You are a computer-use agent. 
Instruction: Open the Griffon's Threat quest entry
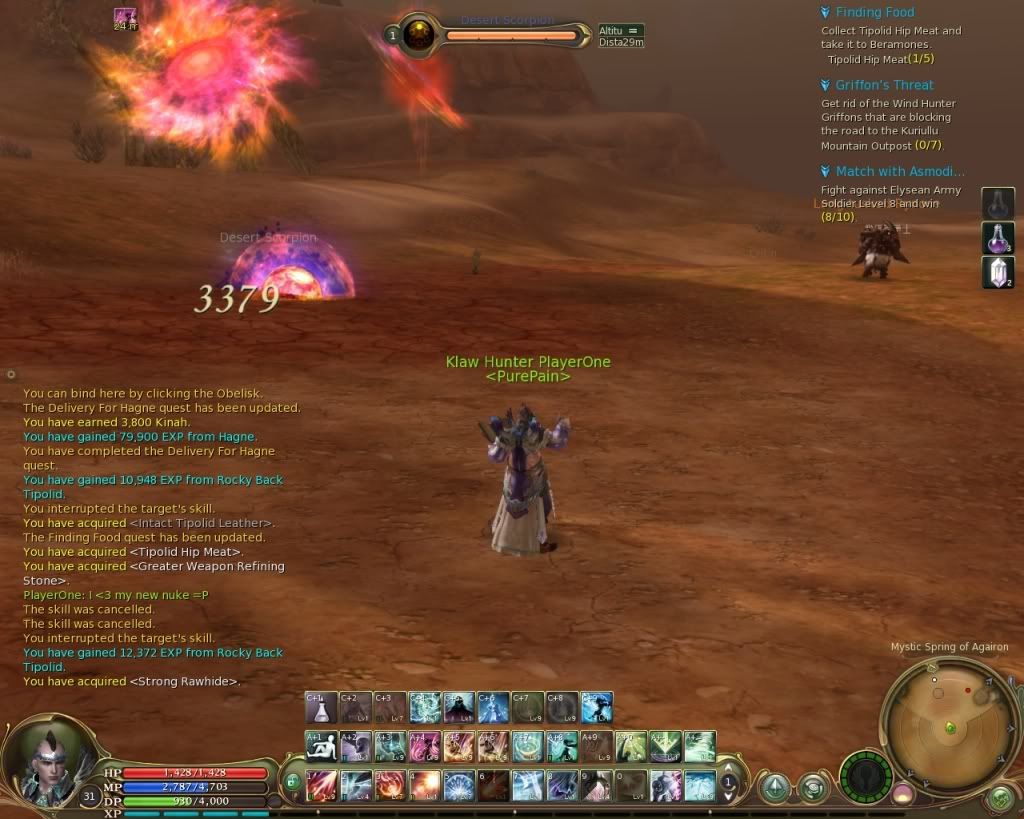pyautogui.click(x=825, y=85)
